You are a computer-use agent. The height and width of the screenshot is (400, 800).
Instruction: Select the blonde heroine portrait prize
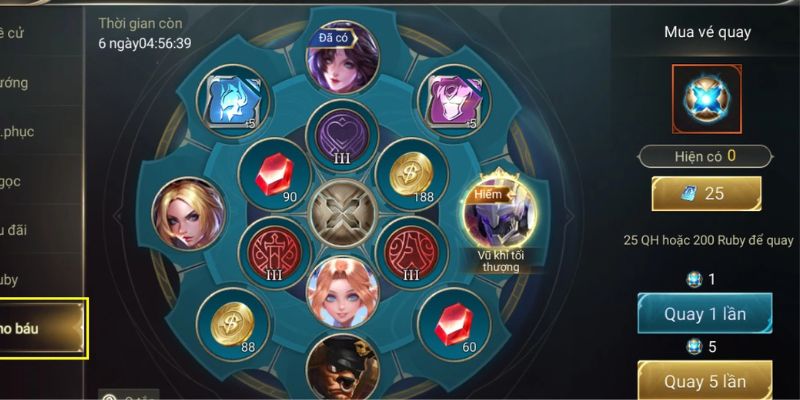pyautogui.click(x=188, y=213)
